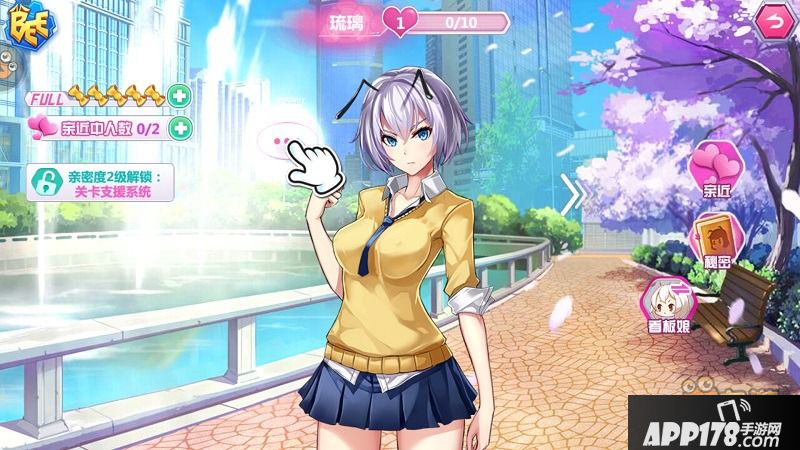Tap the plus button beside 亲近中人数 0/2

(179, 127)
